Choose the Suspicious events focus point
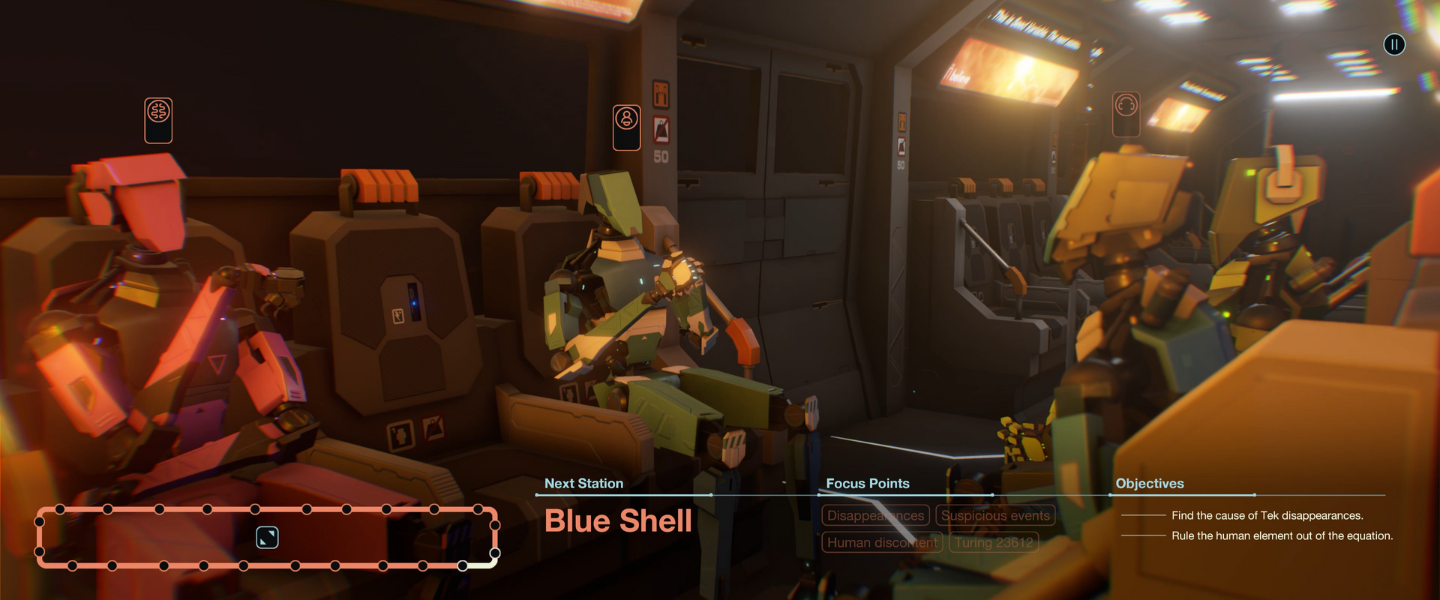The width and height of the screenshot is (1440, 600). click(x=995, y=516)
